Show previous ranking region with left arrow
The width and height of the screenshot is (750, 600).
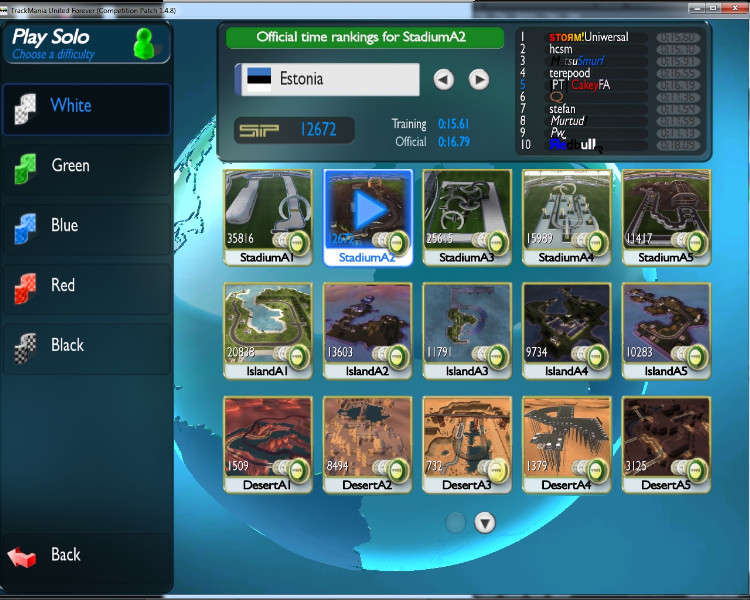pyautogui.click(x=444, y=79)
